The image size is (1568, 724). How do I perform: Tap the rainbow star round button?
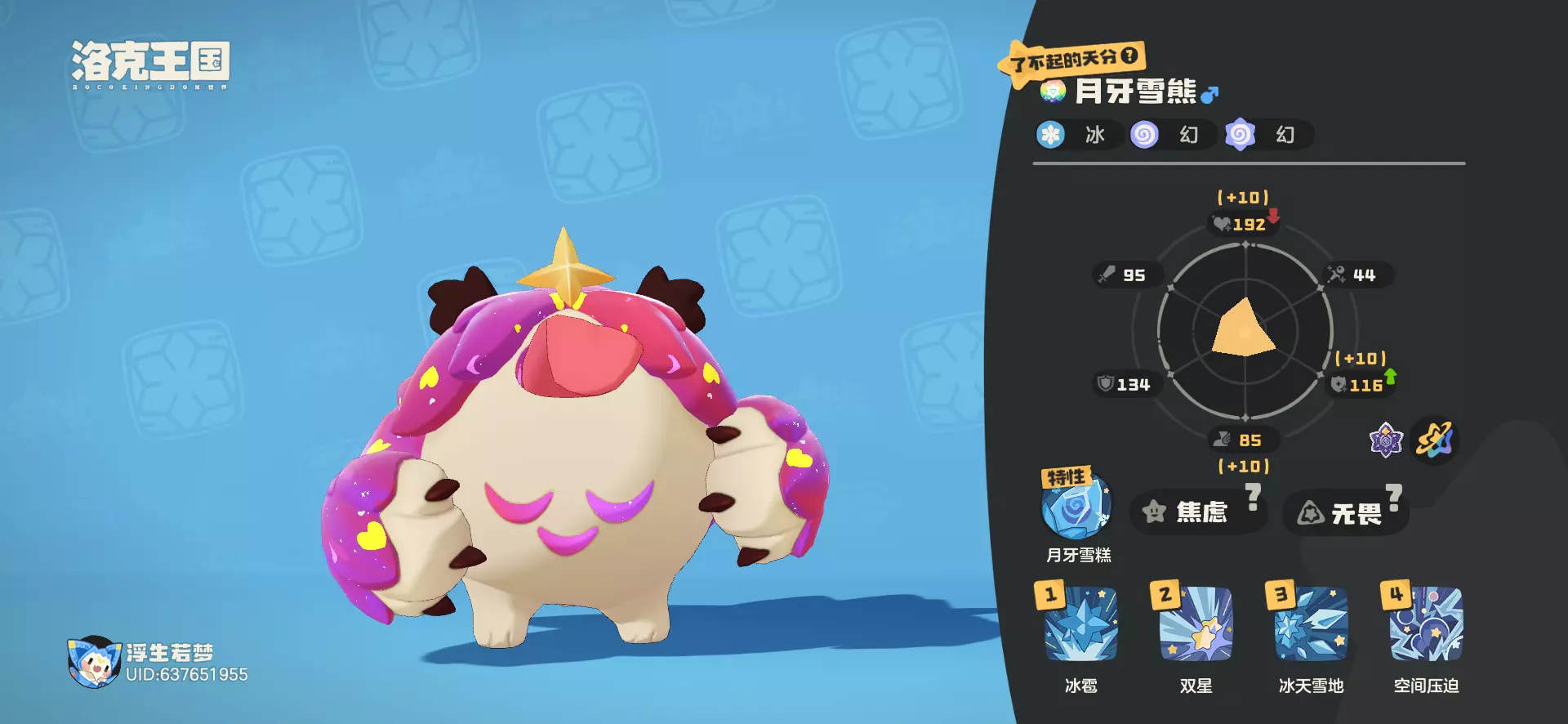[x=1435, y=440]
